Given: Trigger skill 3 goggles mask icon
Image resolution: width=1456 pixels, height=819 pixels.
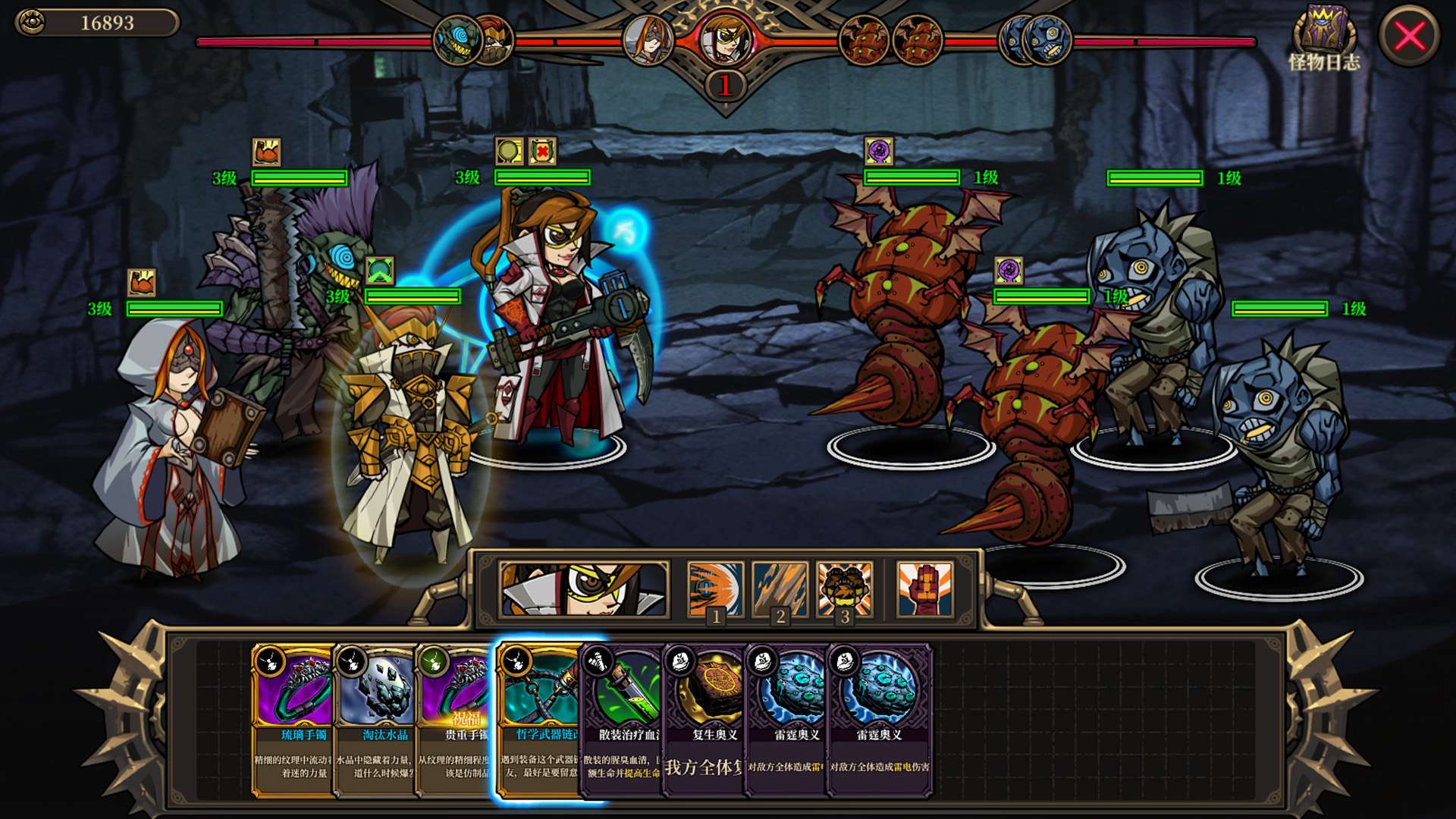Looking at the screenshot, I should tap(845, 589).
